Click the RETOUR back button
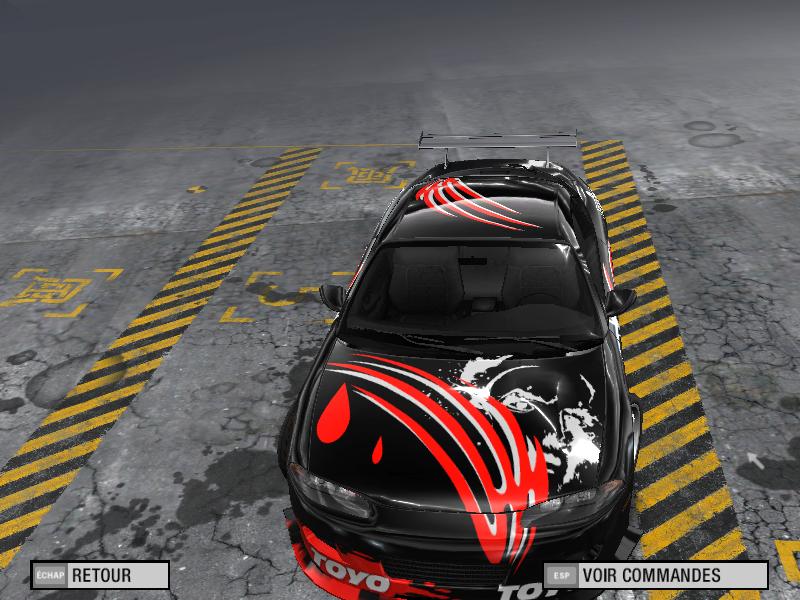Image resolution: width=800 pixels, height=600 pixels. tap(100, 576)
